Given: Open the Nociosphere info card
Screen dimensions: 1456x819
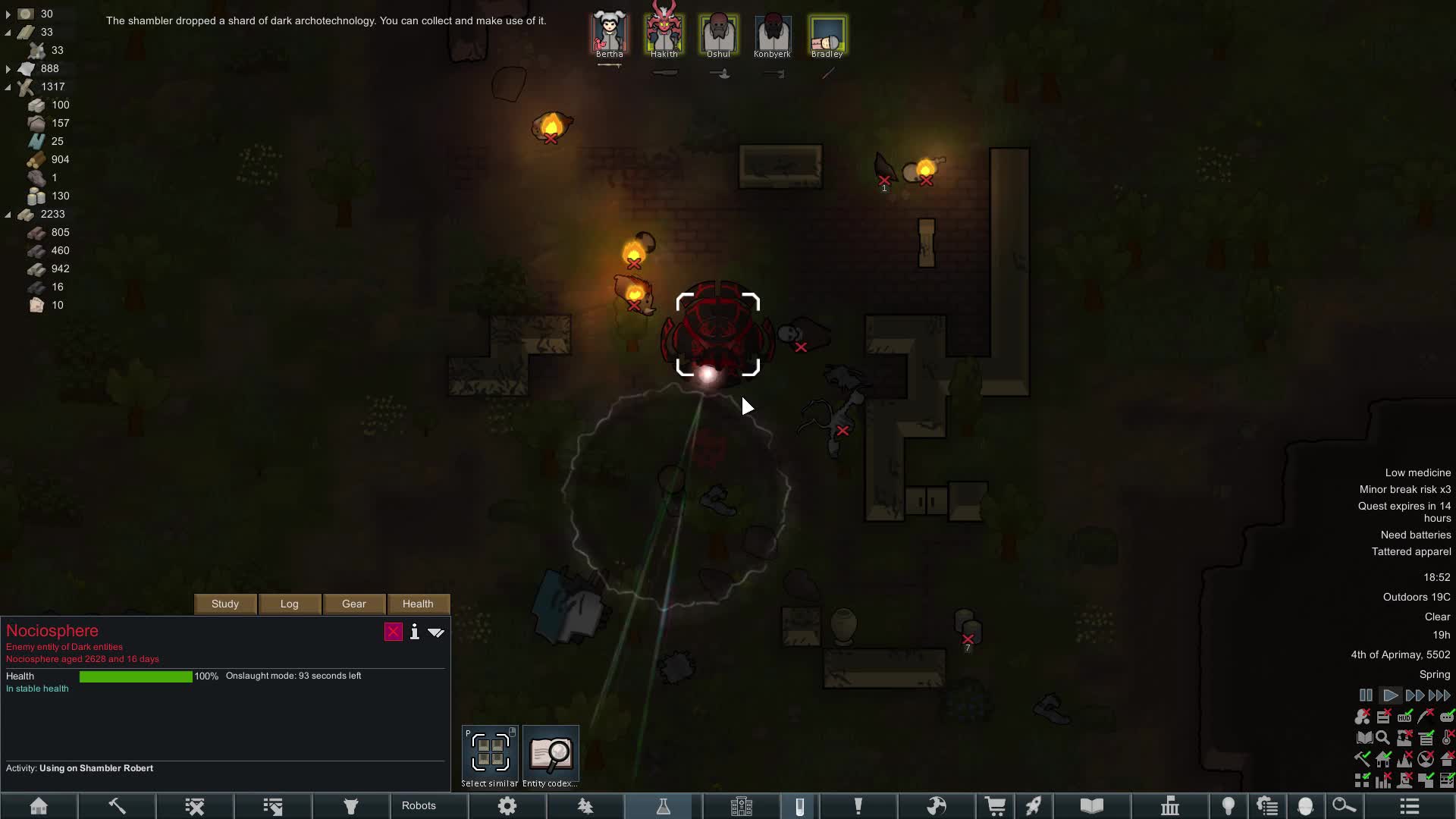Looking at the screenshot, I should point(414,632).
